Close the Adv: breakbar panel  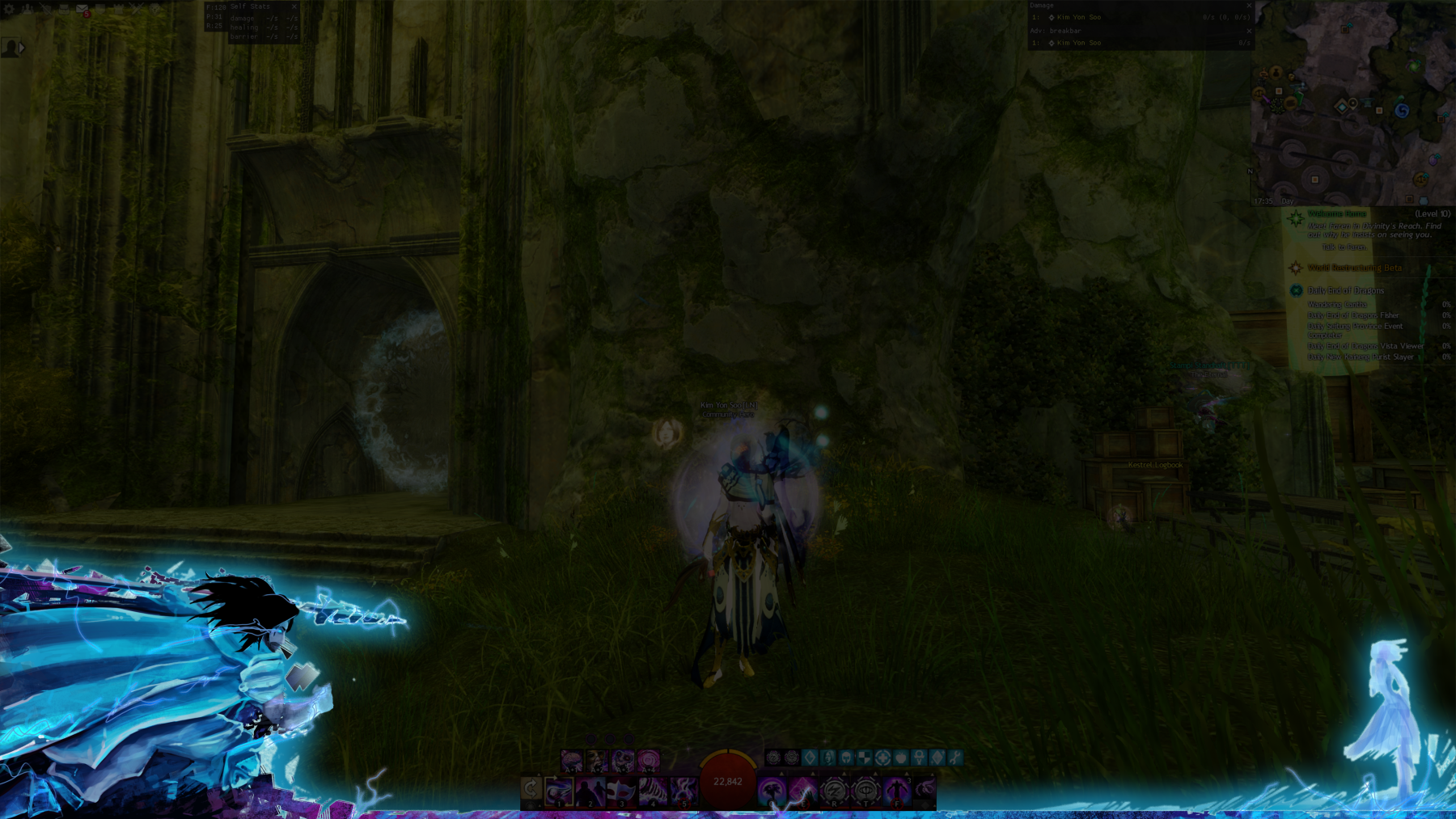(1249, 31)
